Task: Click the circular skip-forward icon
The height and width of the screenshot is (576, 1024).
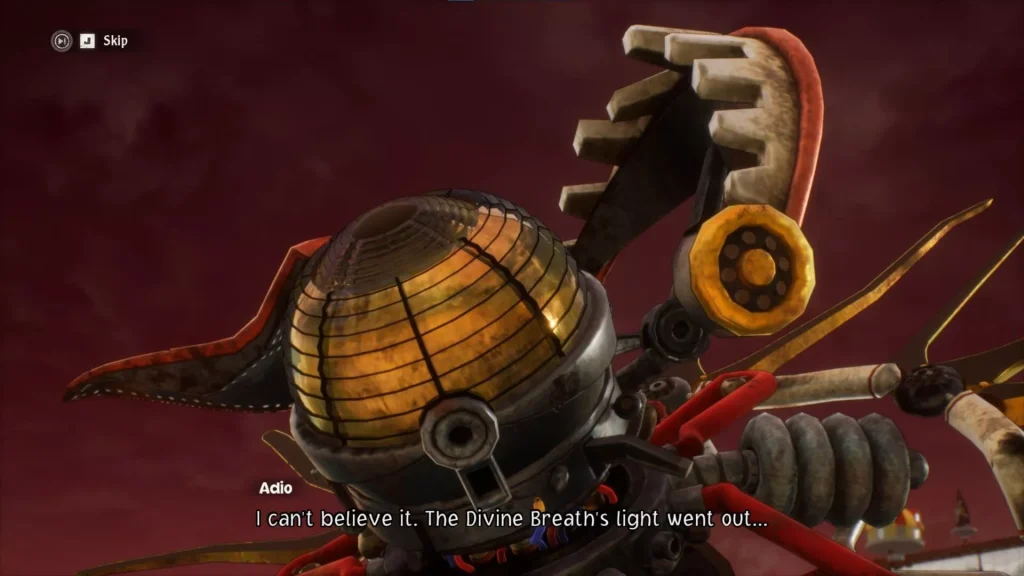Action: point(62,41)
